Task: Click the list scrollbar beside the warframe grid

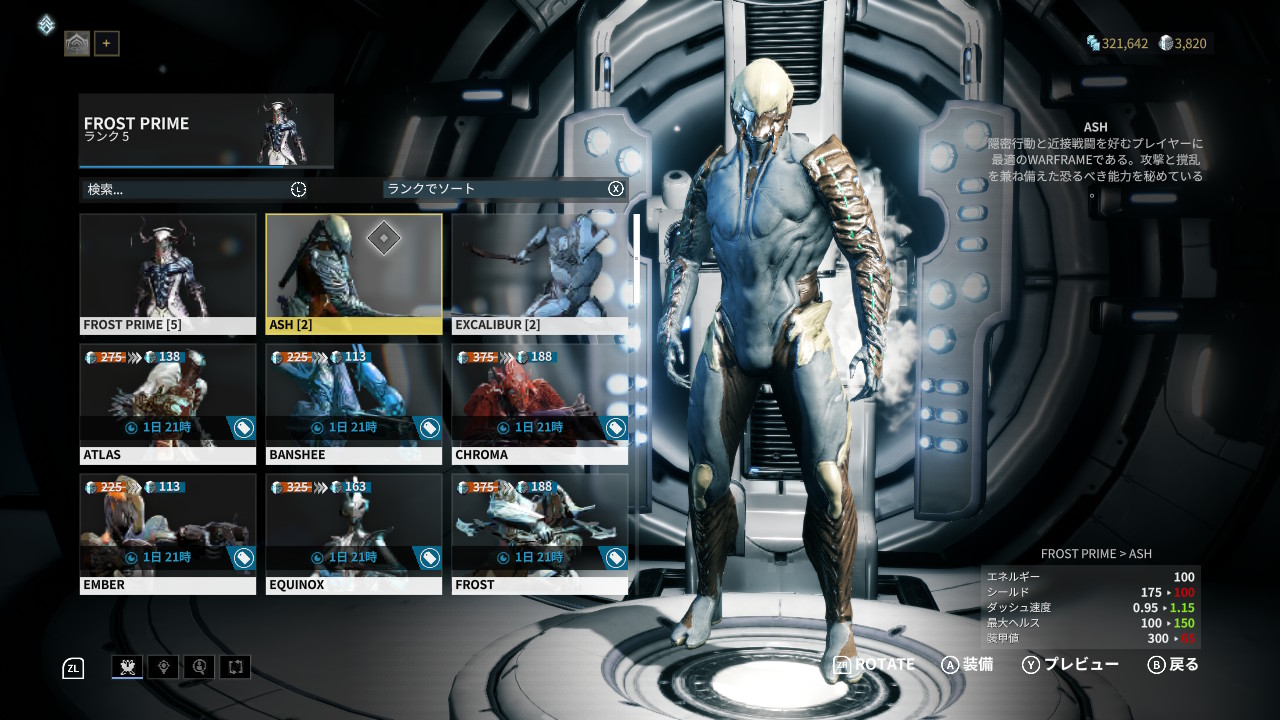Action: pos(636,260)
